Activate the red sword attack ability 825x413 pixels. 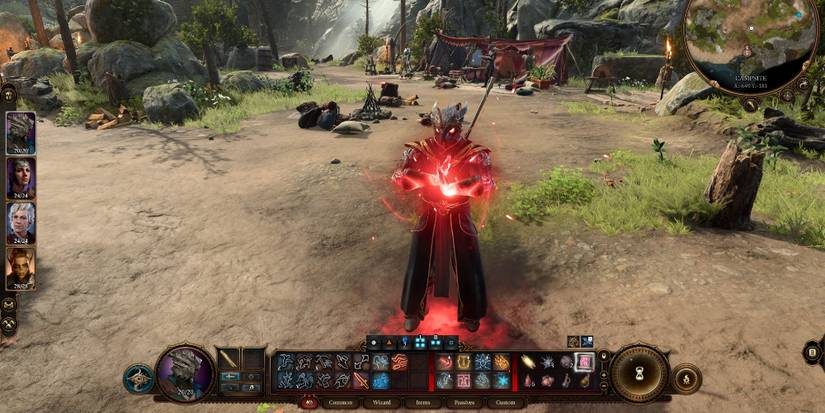[x=362, y=380]
